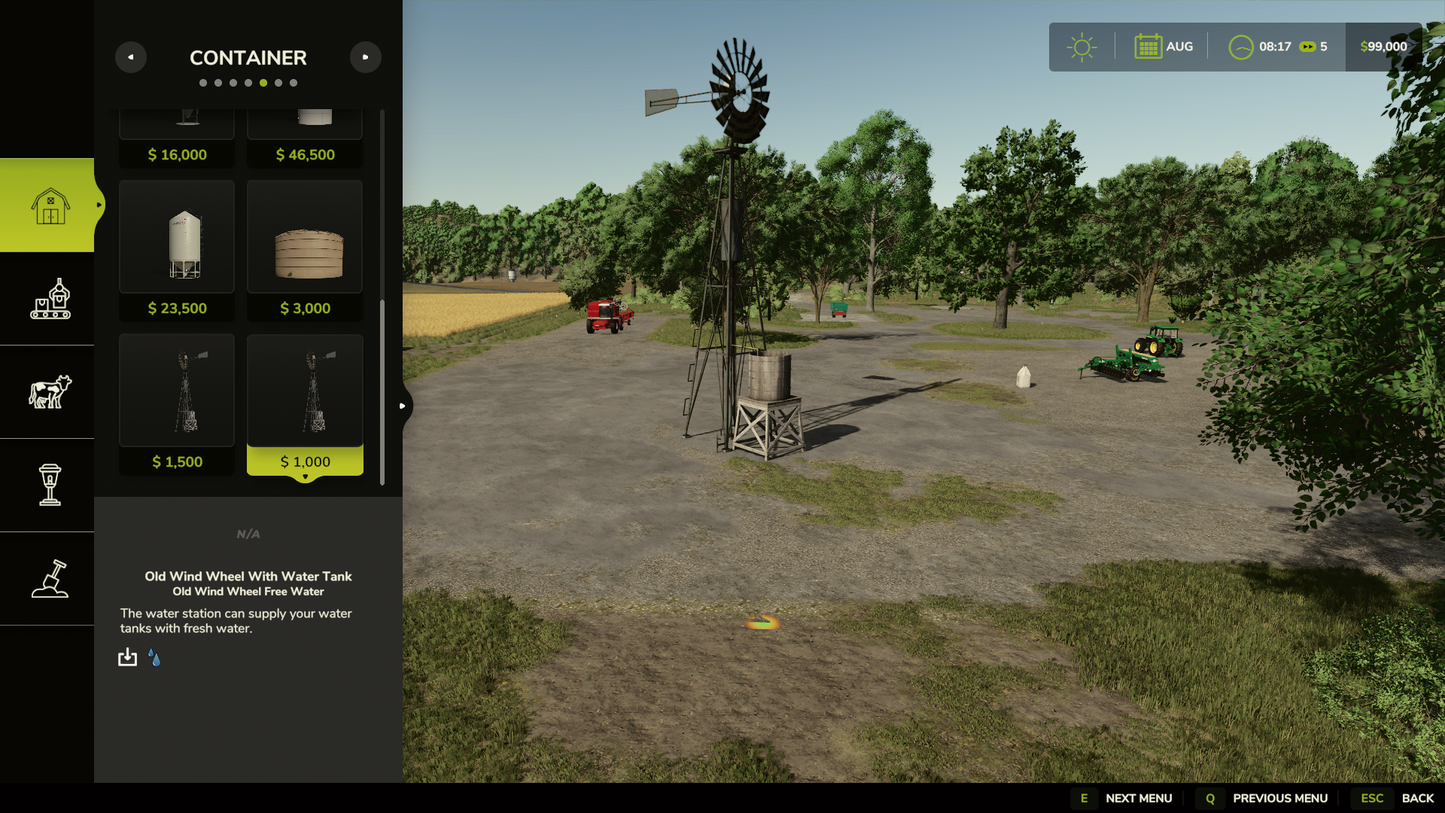The width and height of the screenshot is (1445, 813).
Task: Choose the landscaping shovel category
Action: [49, 579]
